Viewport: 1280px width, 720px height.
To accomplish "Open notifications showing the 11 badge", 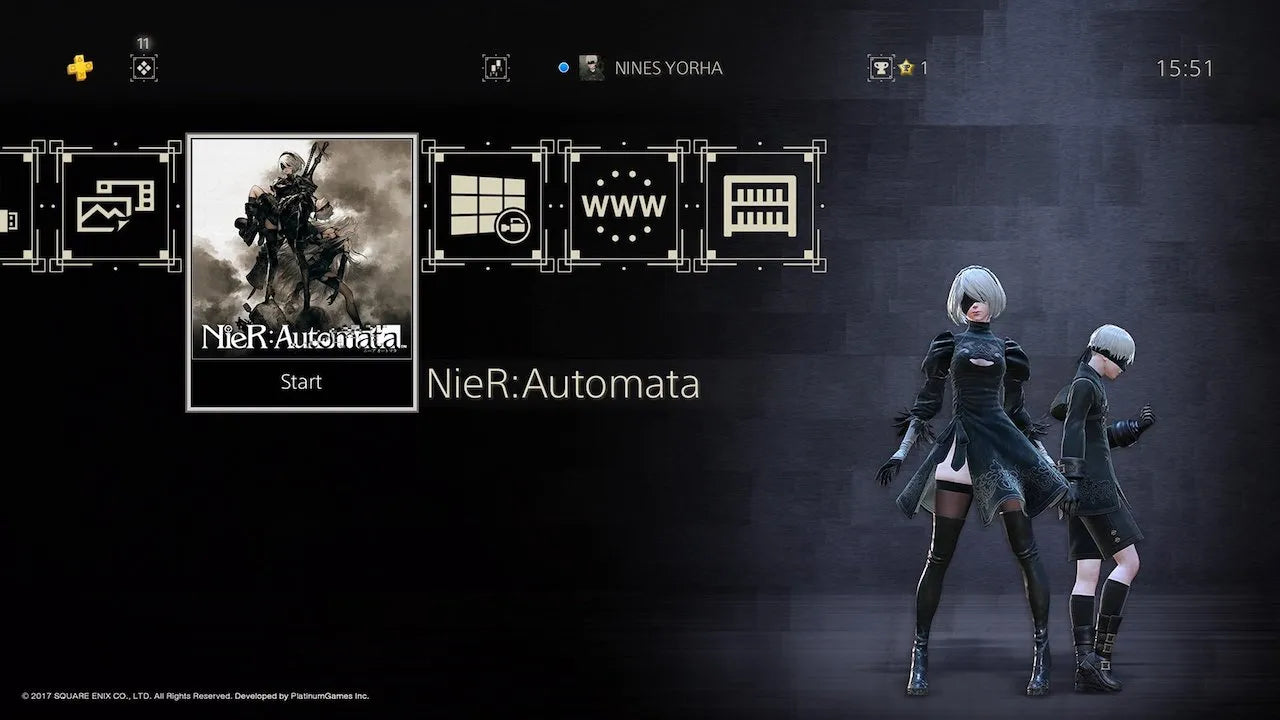I will [x=143, y=68].
